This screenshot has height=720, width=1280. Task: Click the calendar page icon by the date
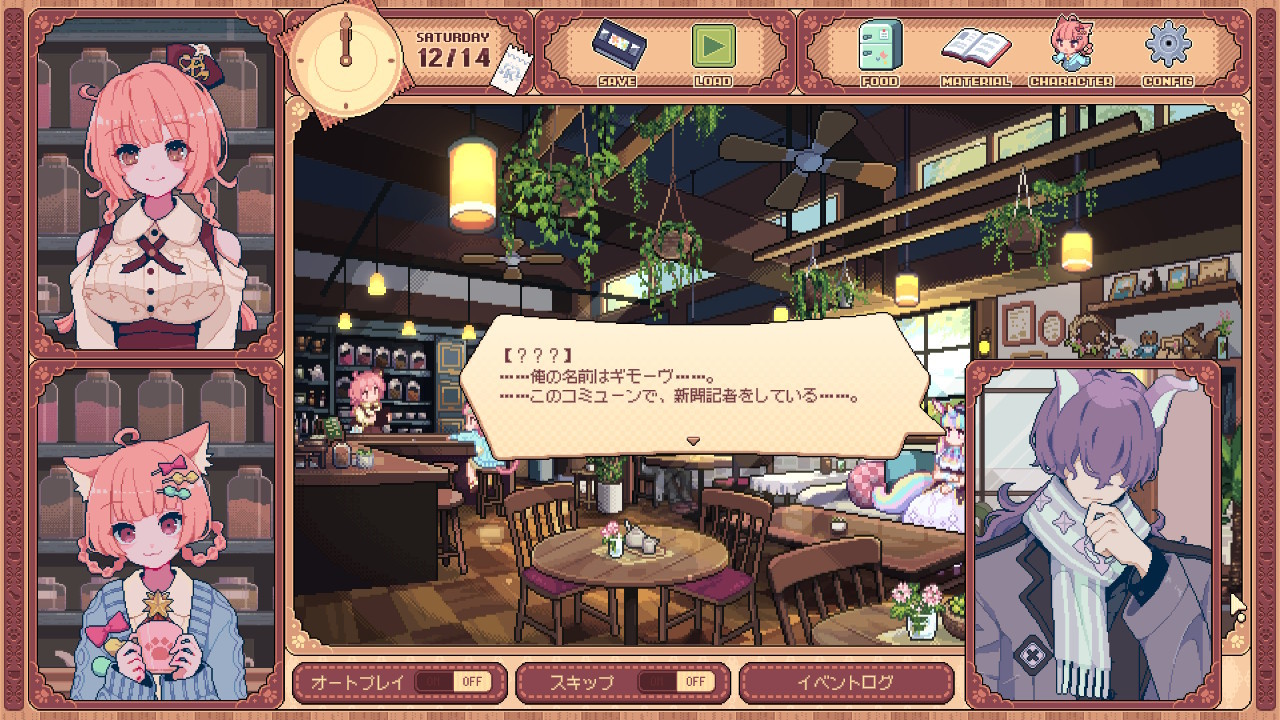click(x=513, y=73)
